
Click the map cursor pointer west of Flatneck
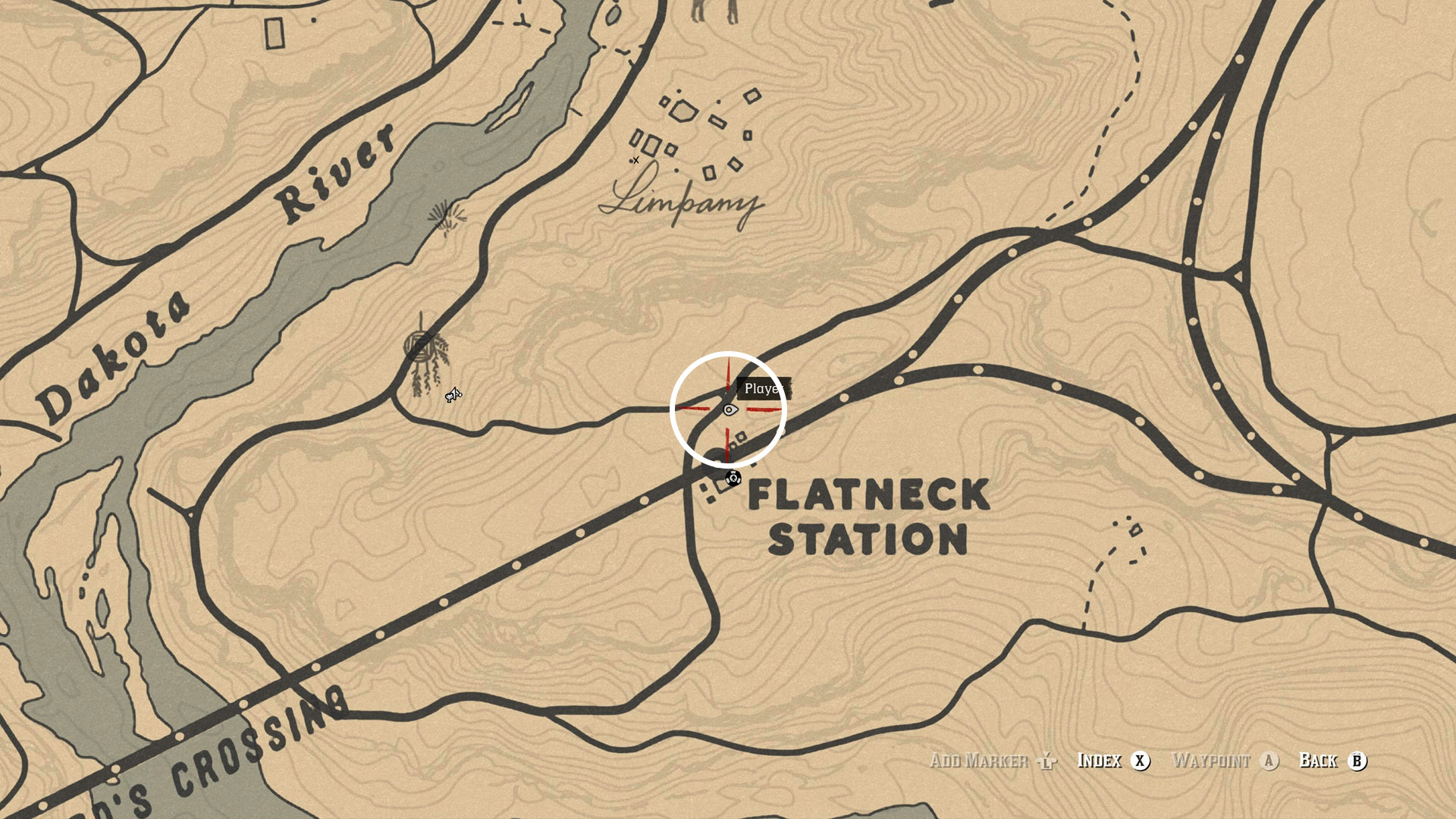tap(452, 395)
